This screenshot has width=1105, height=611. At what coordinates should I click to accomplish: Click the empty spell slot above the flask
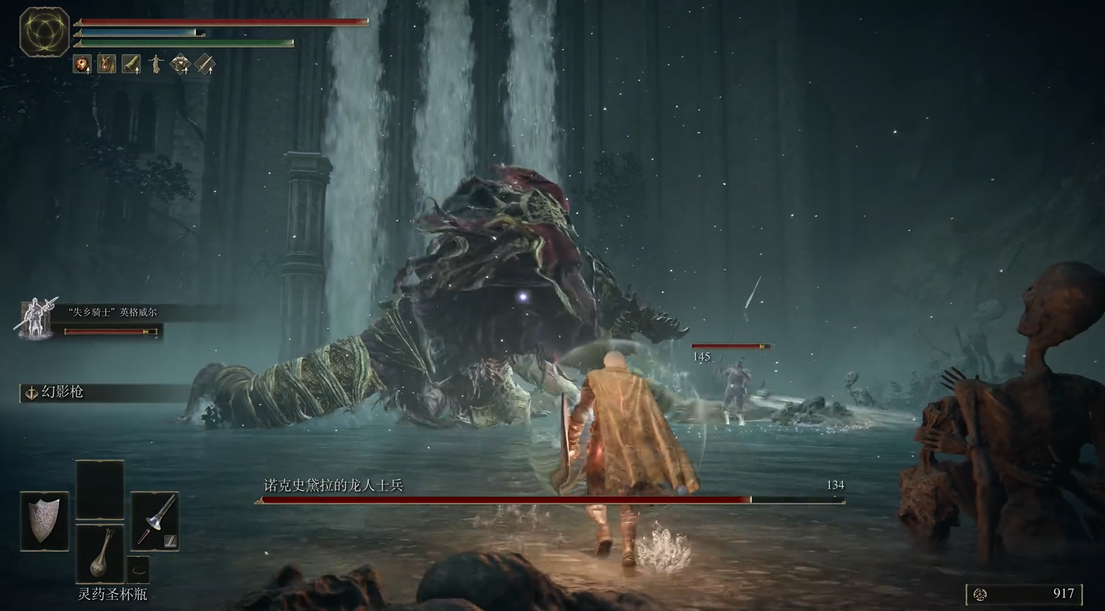coord(100,489)
